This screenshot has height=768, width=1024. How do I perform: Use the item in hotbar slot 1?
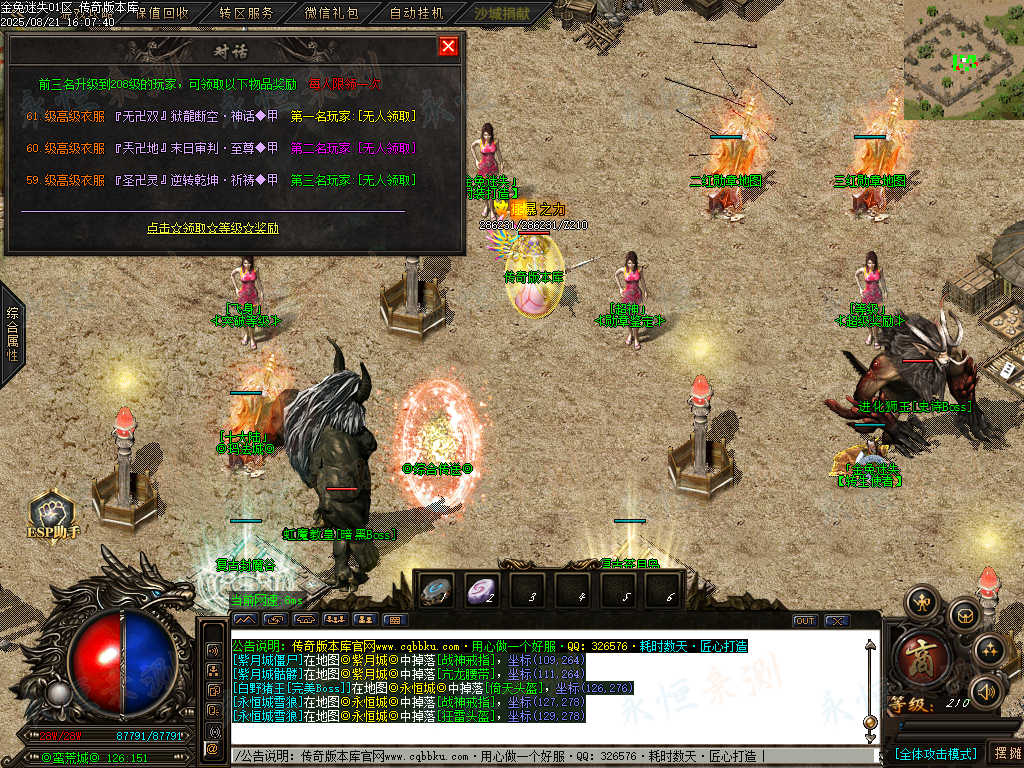pos(437,591)
